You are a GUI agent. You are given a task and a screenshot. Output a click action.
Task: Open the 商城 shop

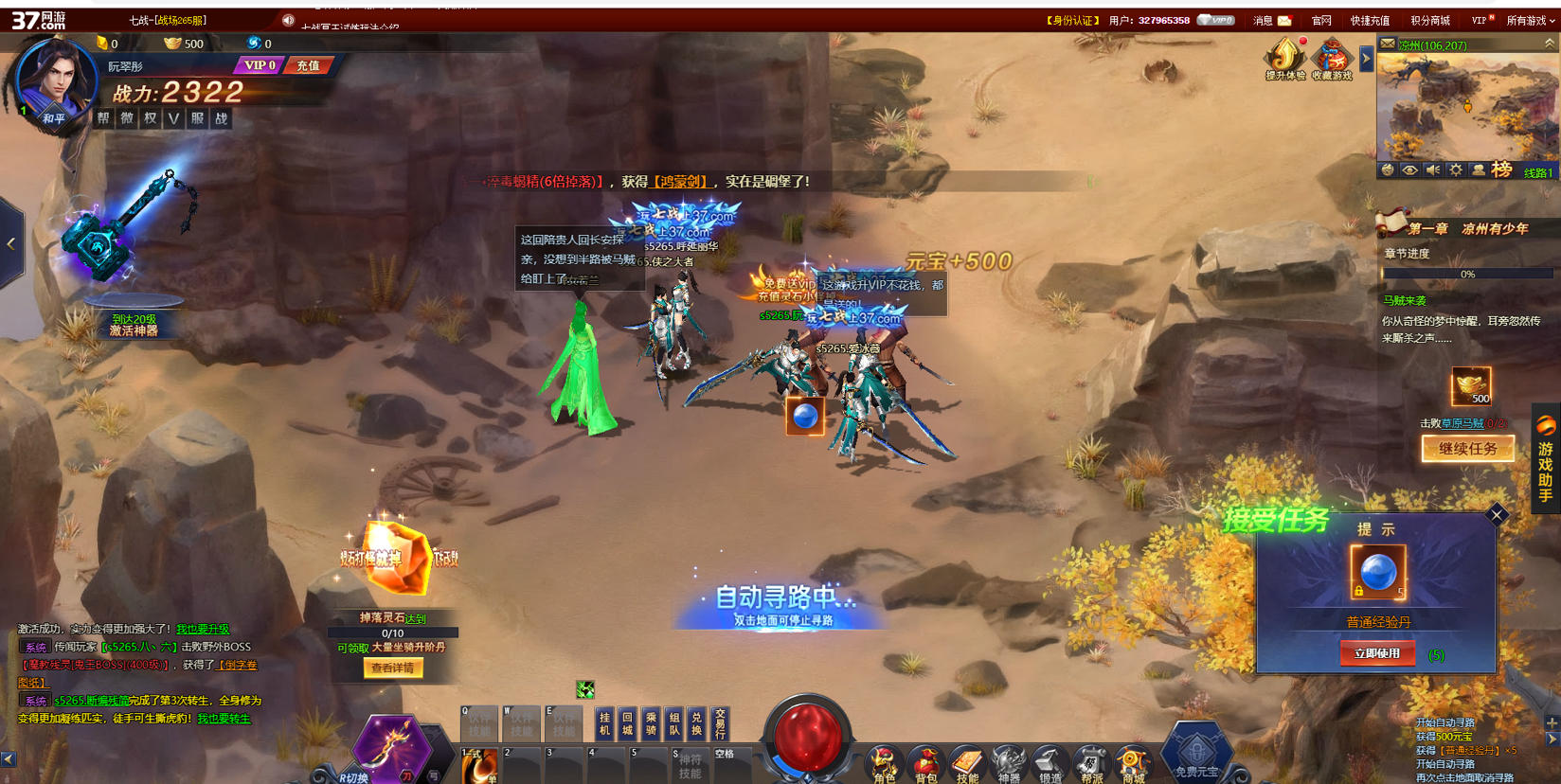coord(1133,765)
